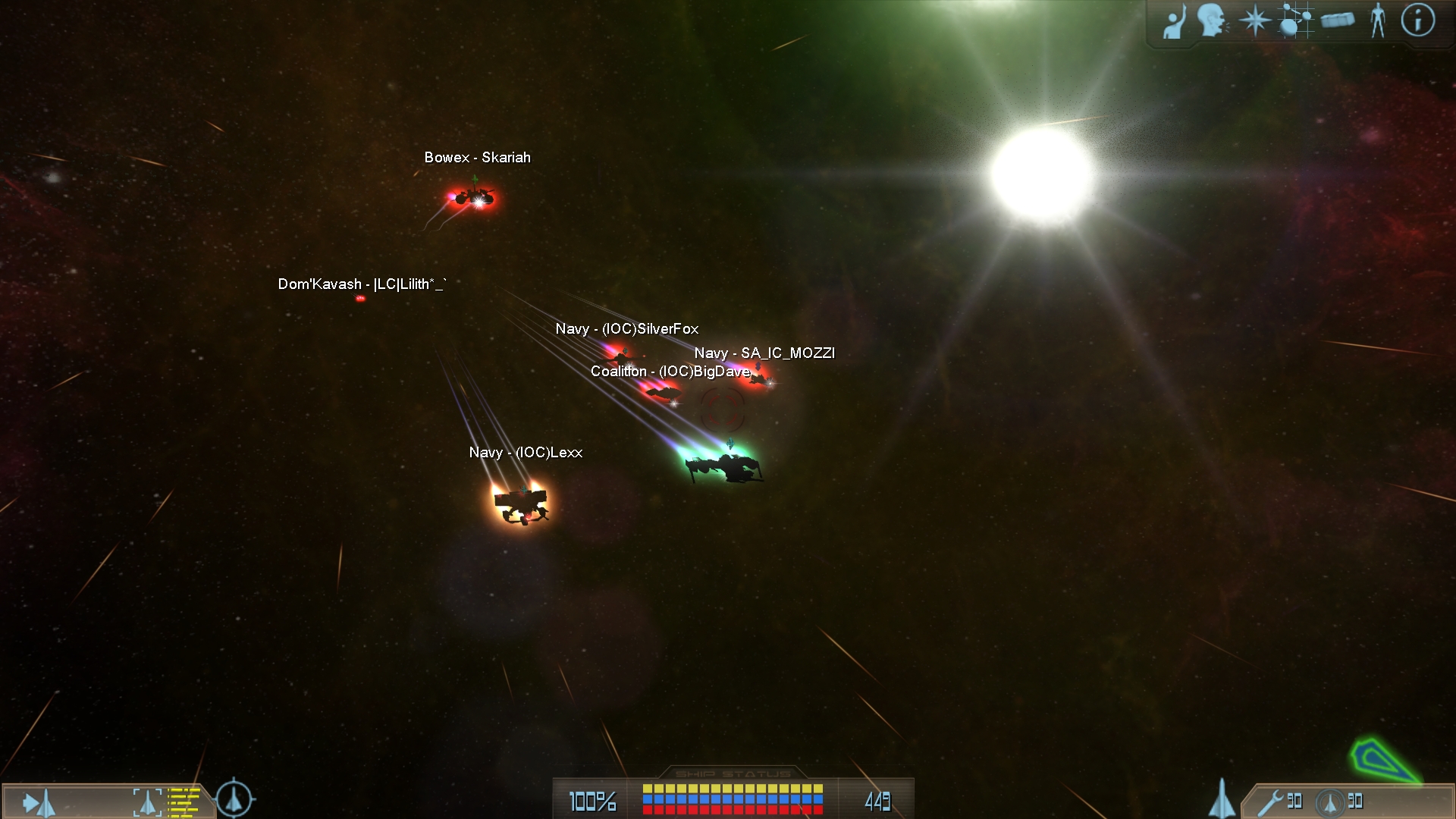Viewport: 1456px width, 819px height.
Task: Click the raised-hand person icon
Action: (x=1175, y=21)
